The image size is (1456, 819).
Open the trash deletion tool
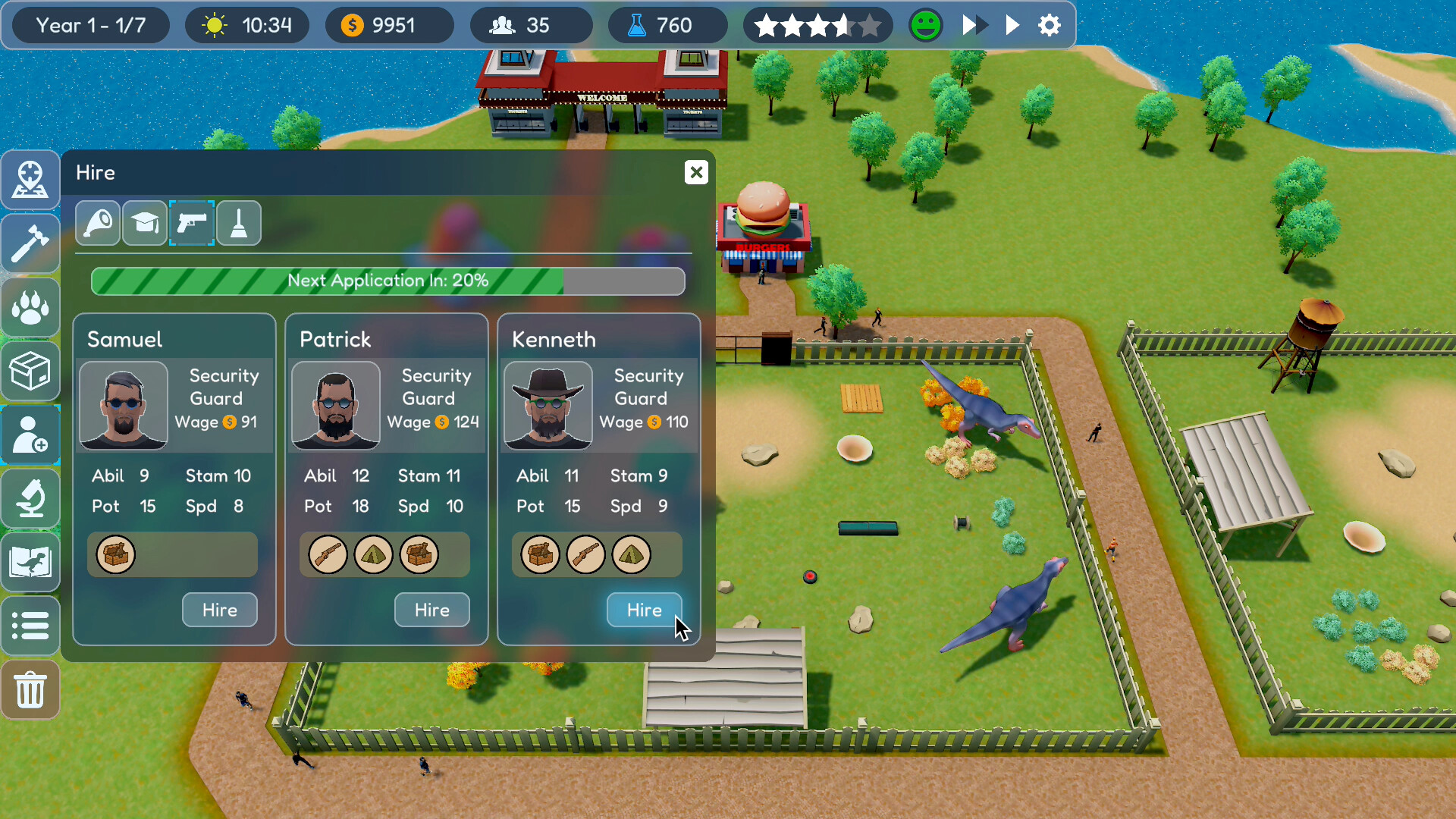[x=30, y=690]
